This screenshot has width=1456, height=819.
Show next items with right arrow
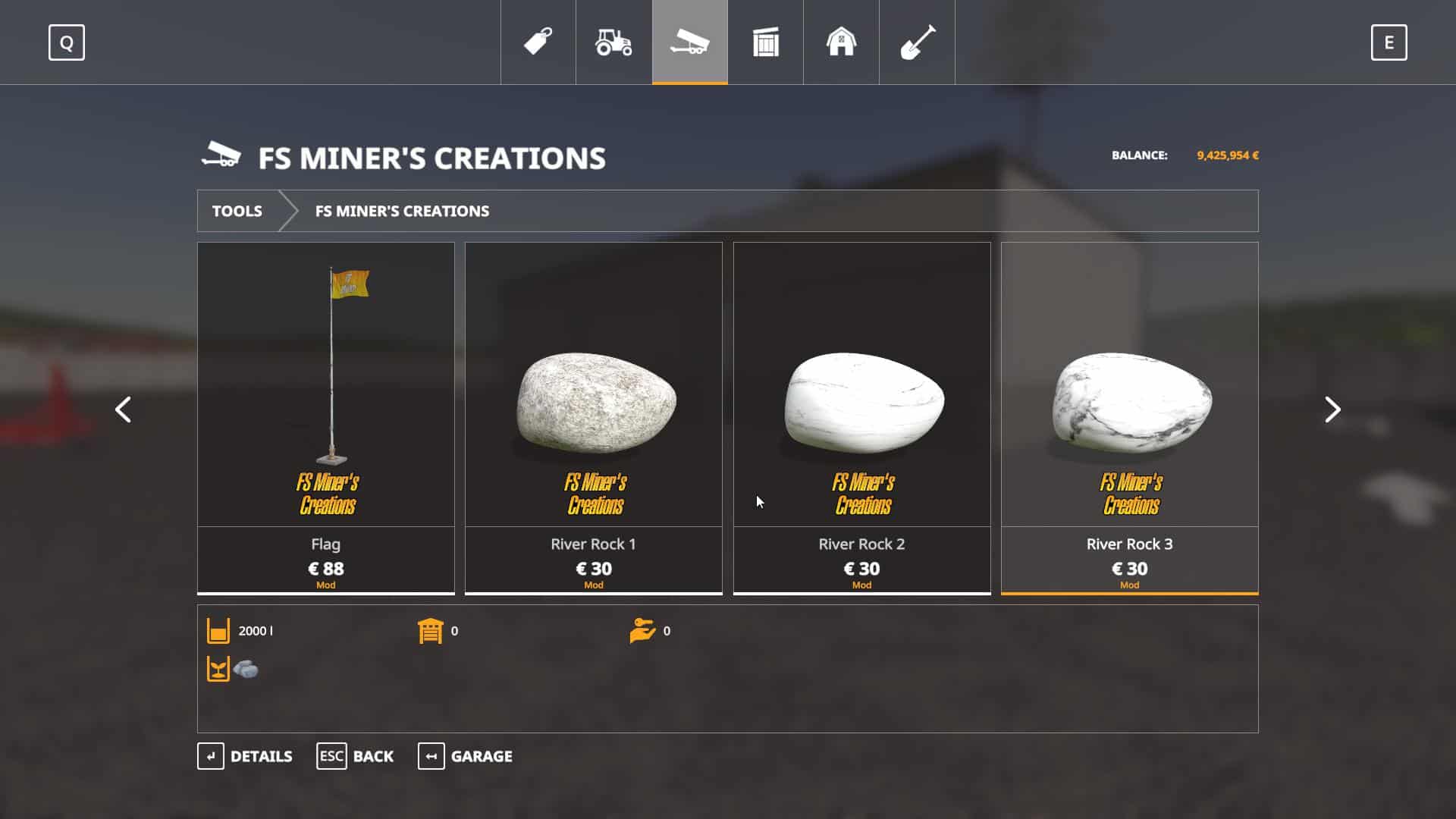click(1332, 409)
